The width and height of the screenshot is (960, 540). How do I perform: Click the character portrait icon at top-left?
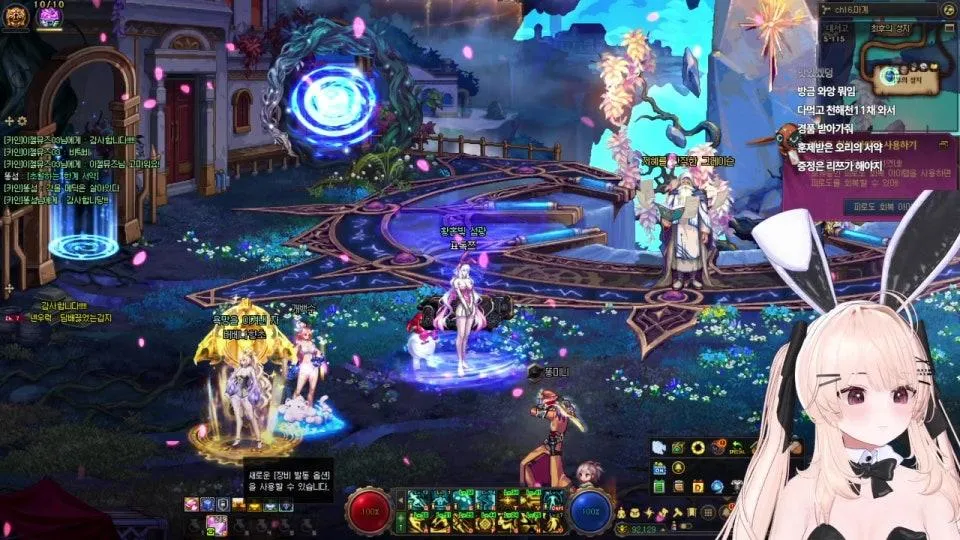pyautogui.click(x=15, y=15)
